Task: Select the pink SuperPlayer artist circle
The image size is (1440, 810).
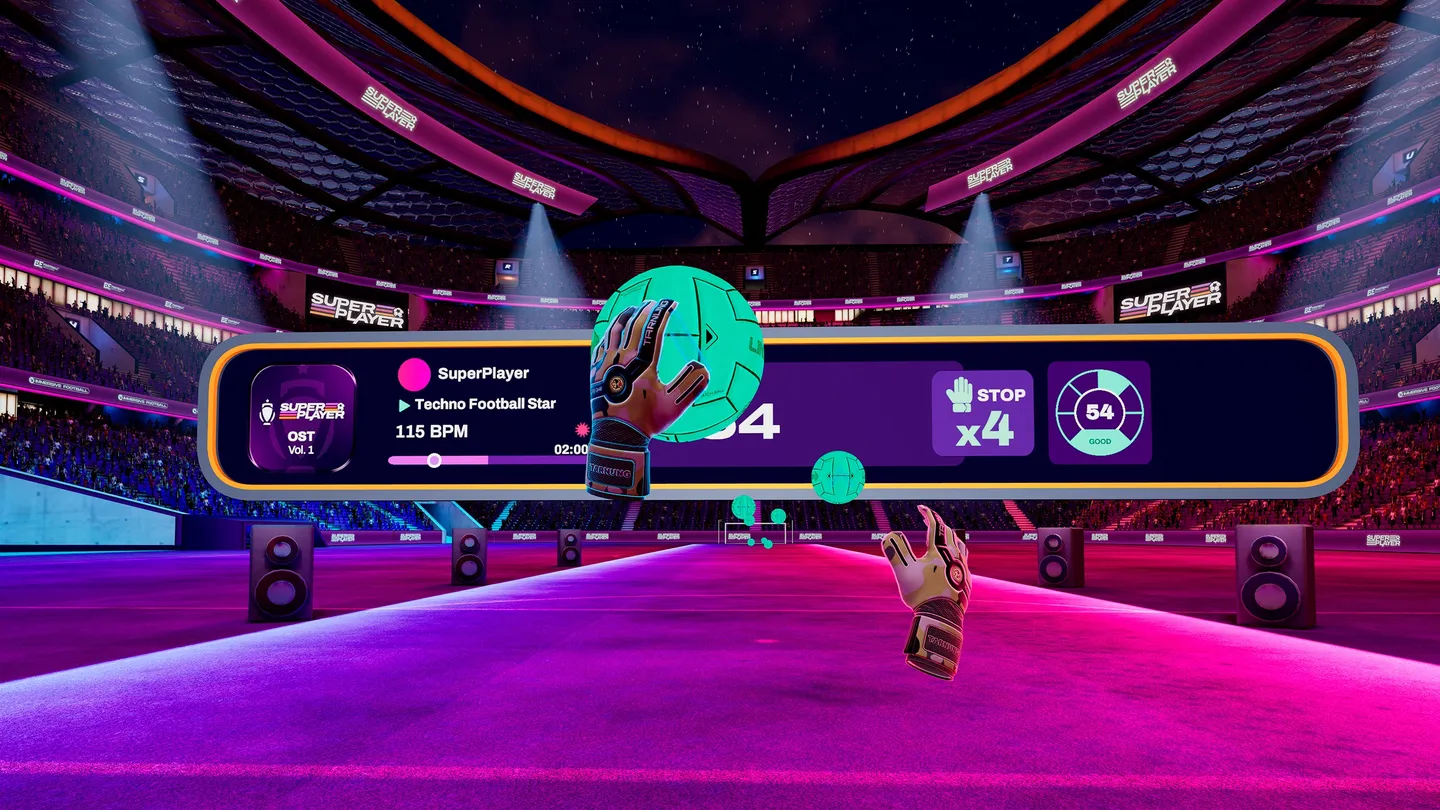Action: tap(413, 374)
